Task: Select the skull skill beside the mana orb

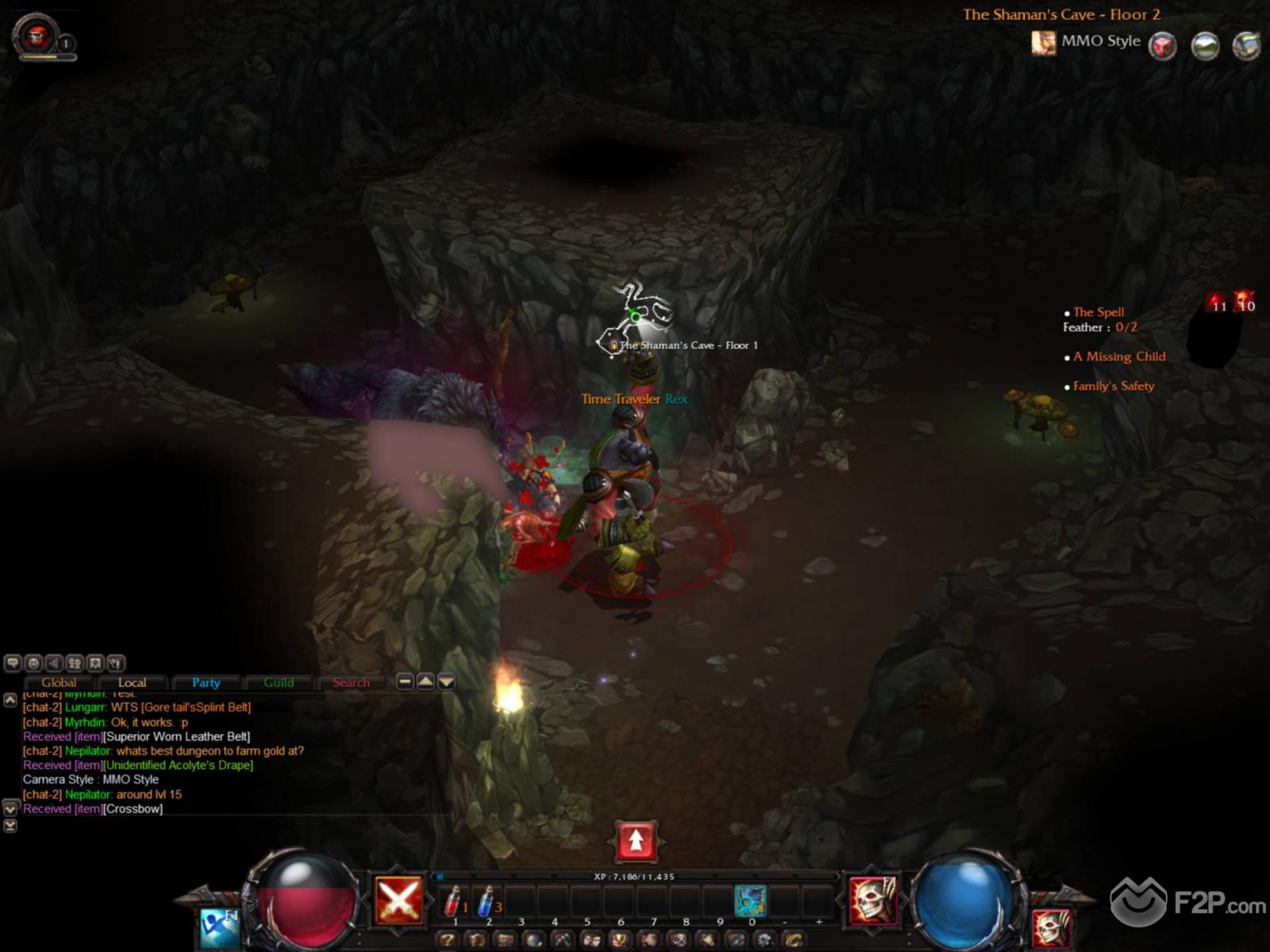Action: pos(872,900)
